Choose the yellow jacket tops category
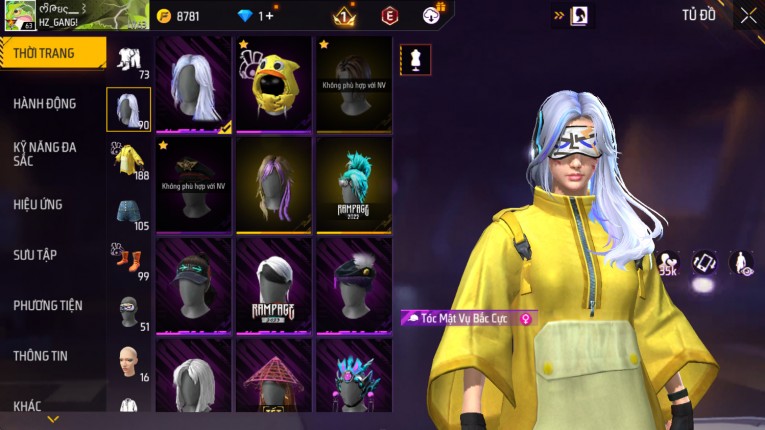765x430 pixels. (129, 160)
